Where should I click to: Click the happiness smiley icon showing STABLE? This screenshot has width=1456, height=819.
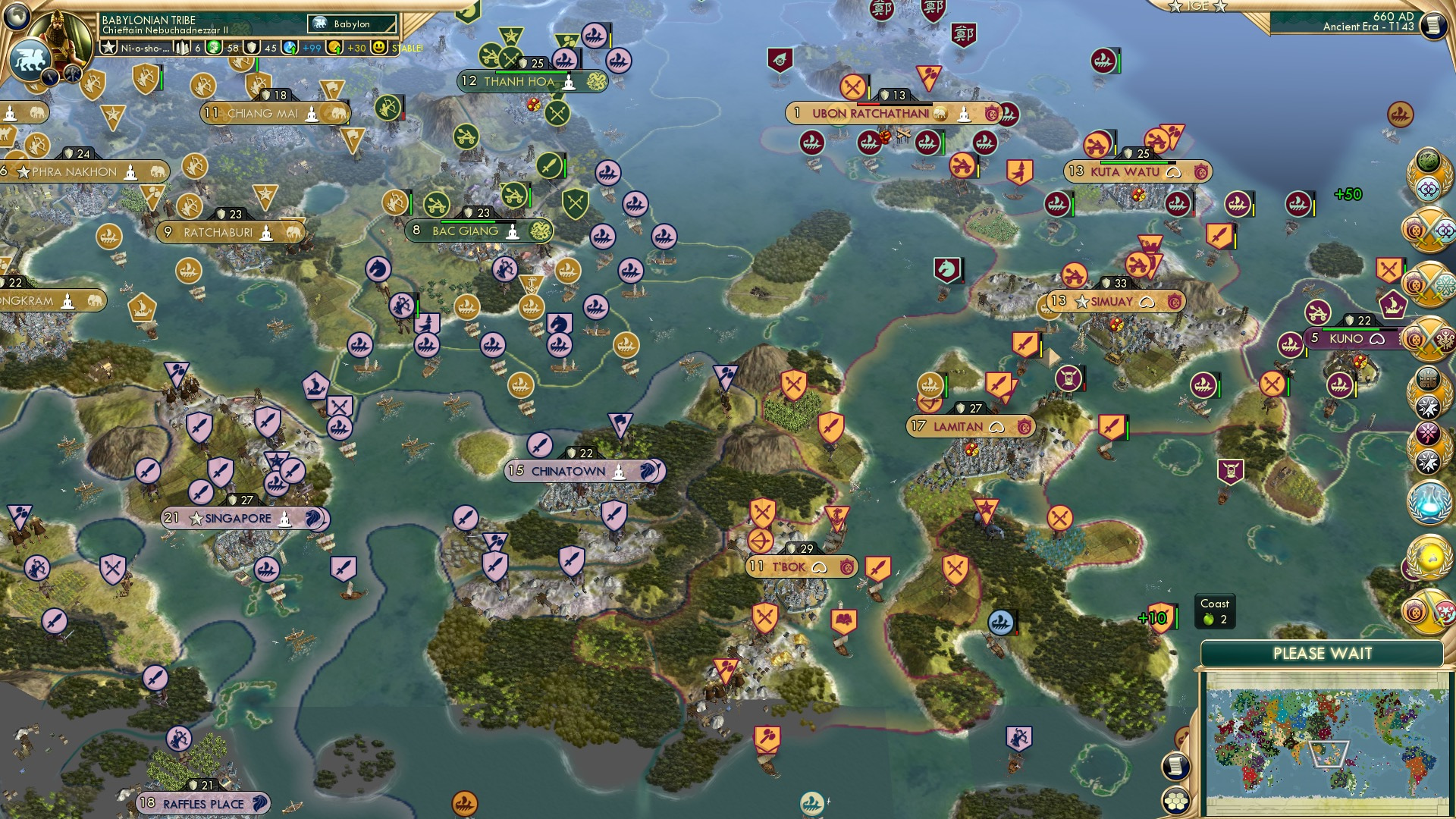pyautogui.click(x=378, y=48)
